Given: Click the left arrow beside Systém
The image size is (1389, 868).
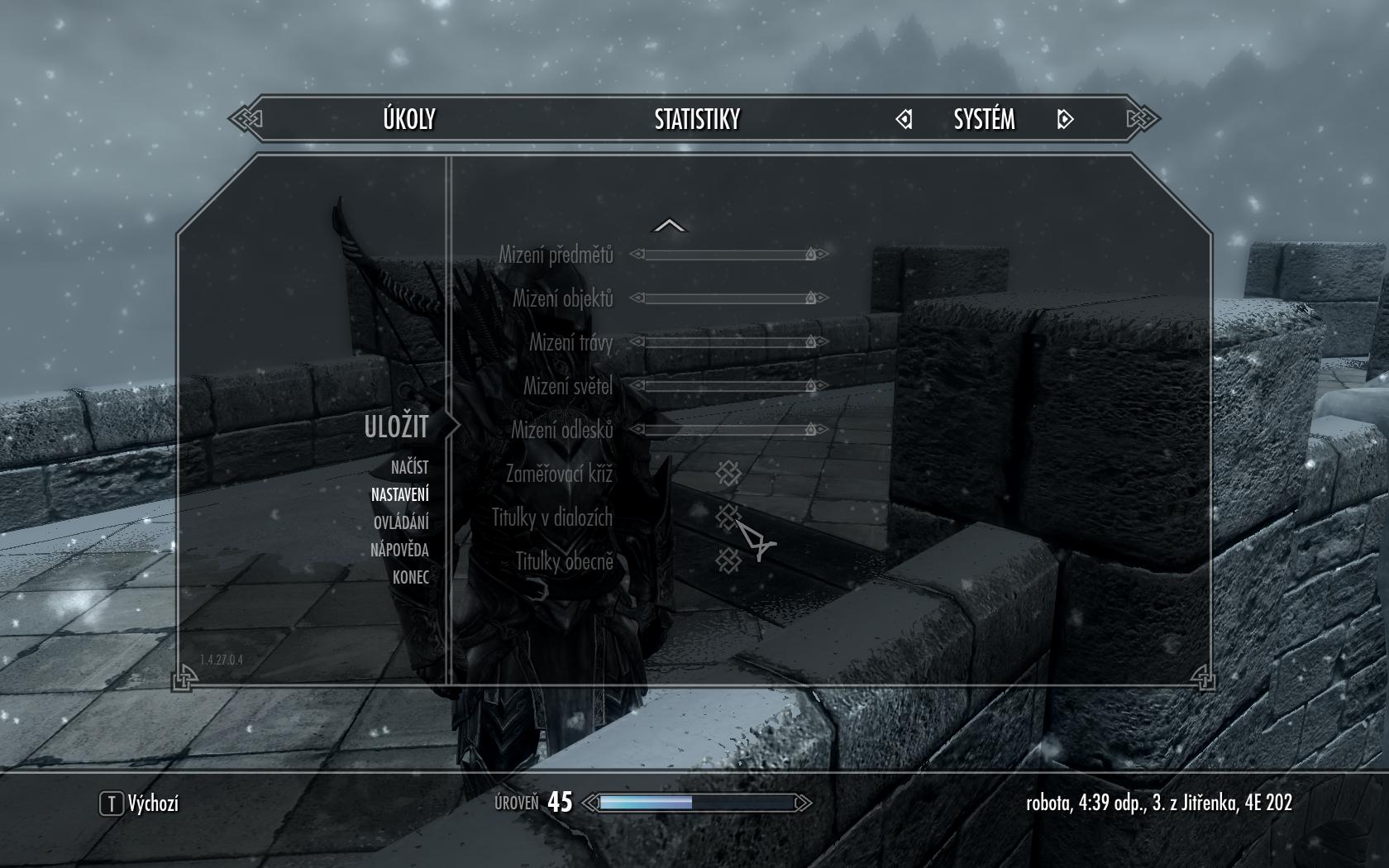Looking at the screenshot, I should 904,120.
